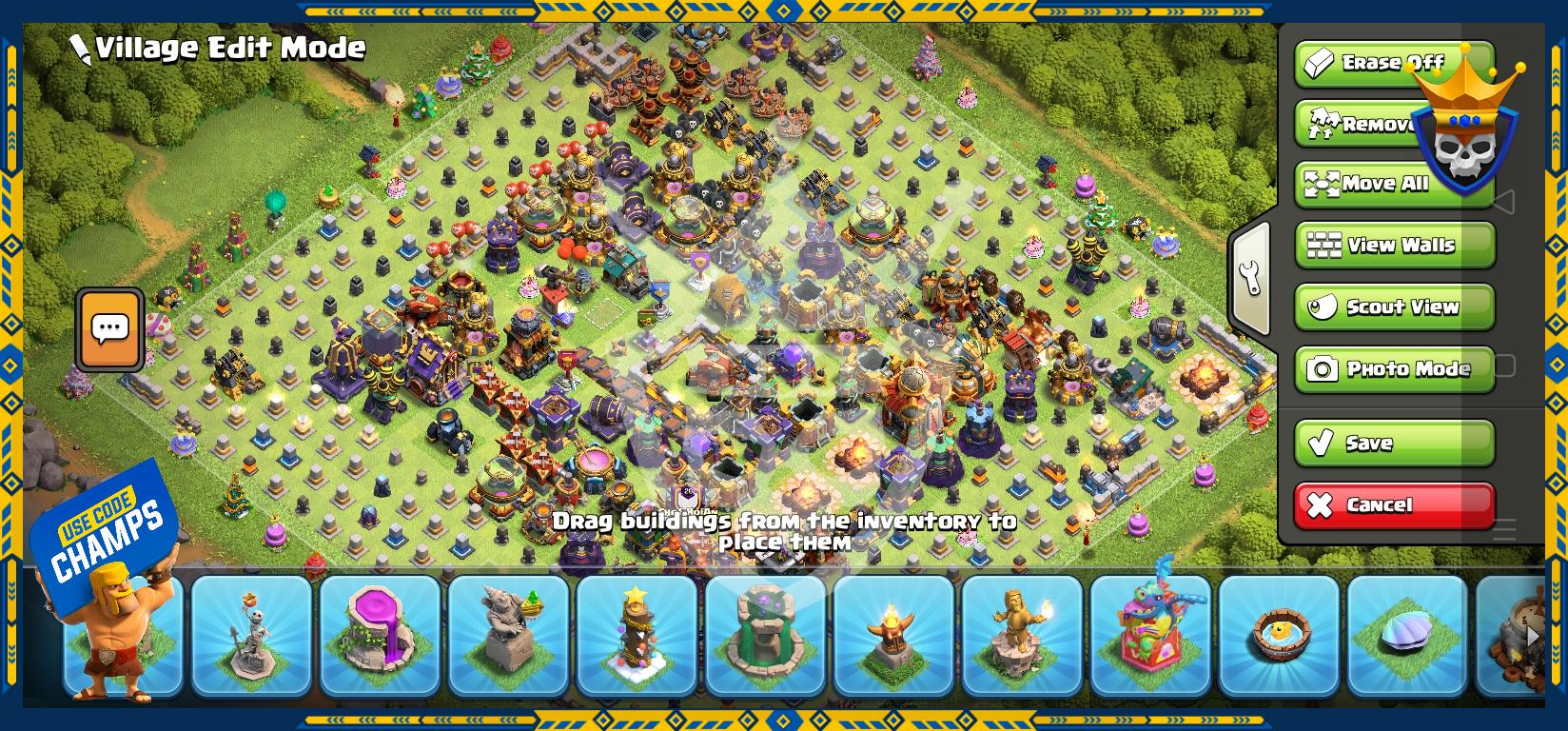1568x731 pixels.
Task: Select the colorful dragon decoration
Action: (1151, 635)
